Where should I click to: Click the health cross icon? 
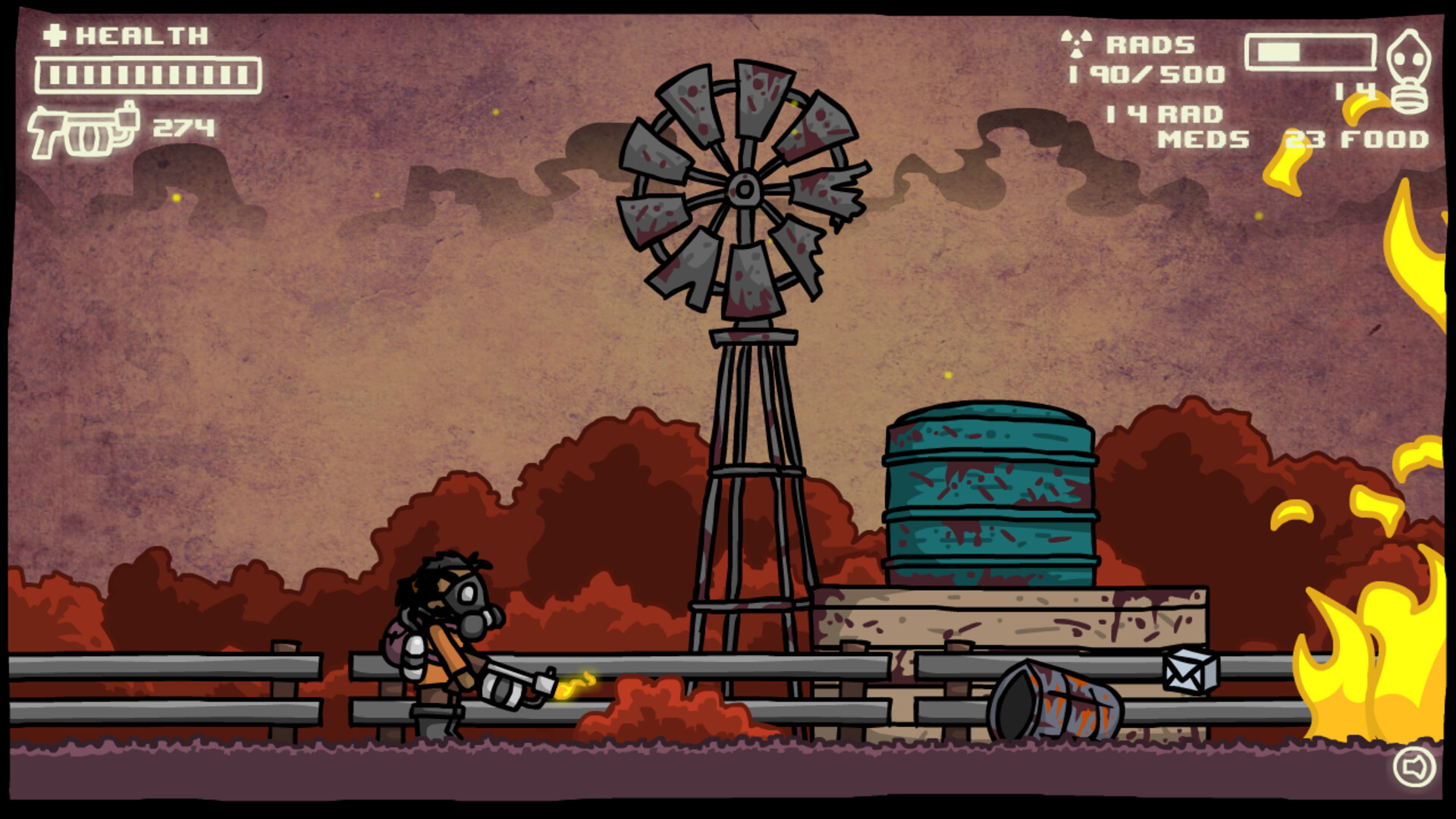[55, 34]
